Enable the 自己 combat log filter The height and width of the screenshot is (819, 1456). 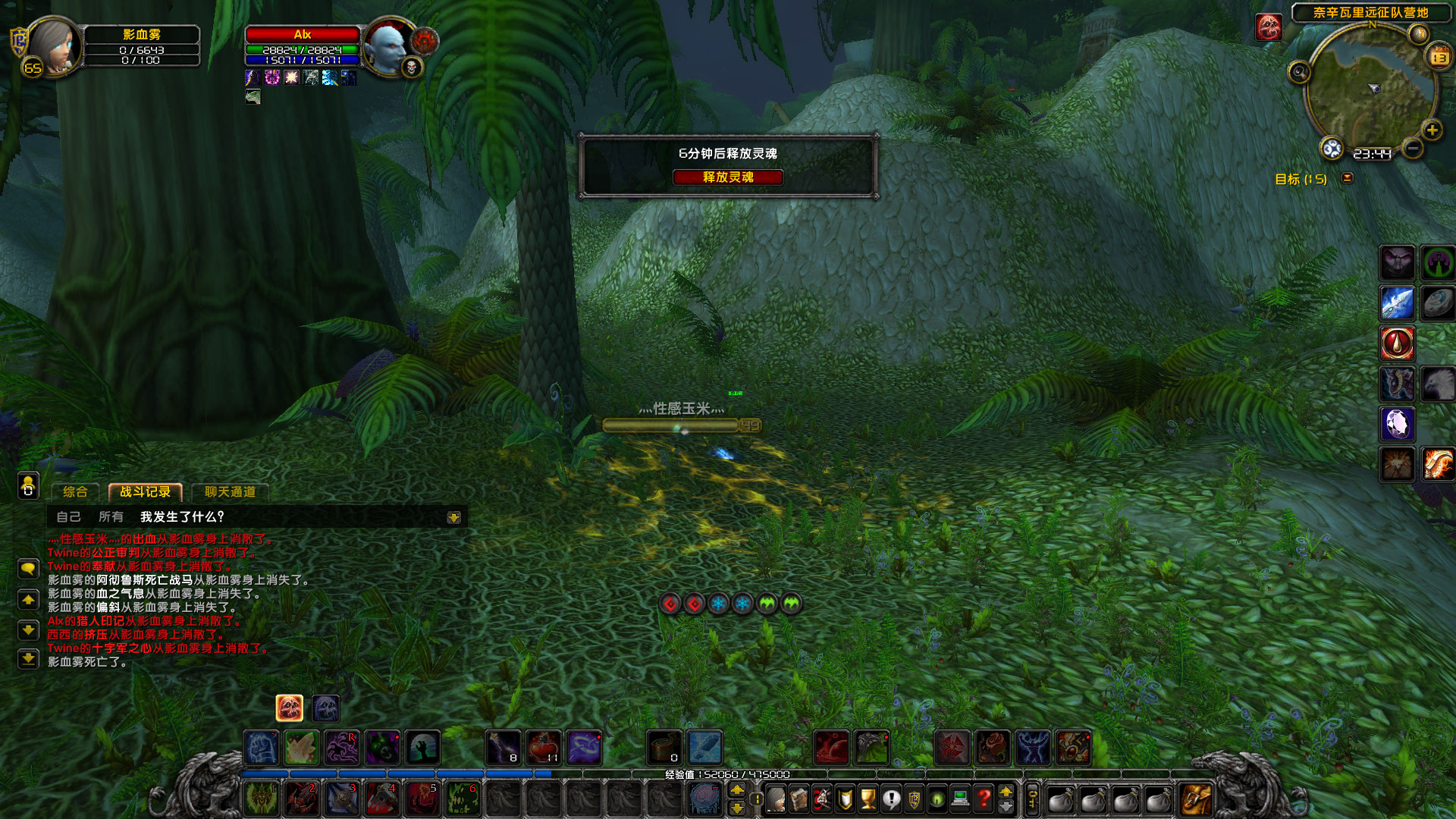[70, 517]
